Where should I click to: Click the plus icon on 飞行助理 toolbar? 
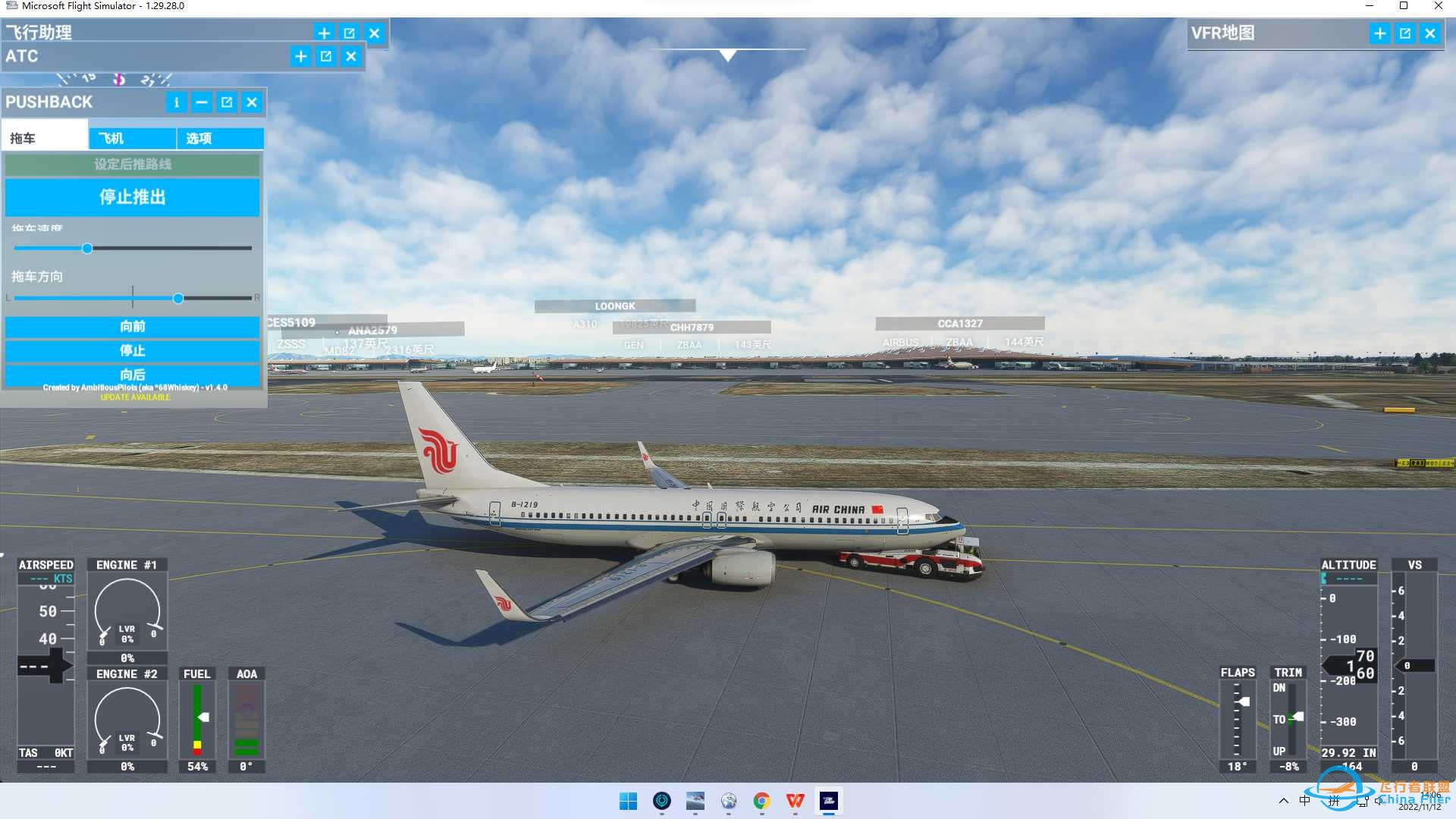[x=324, y=33]
